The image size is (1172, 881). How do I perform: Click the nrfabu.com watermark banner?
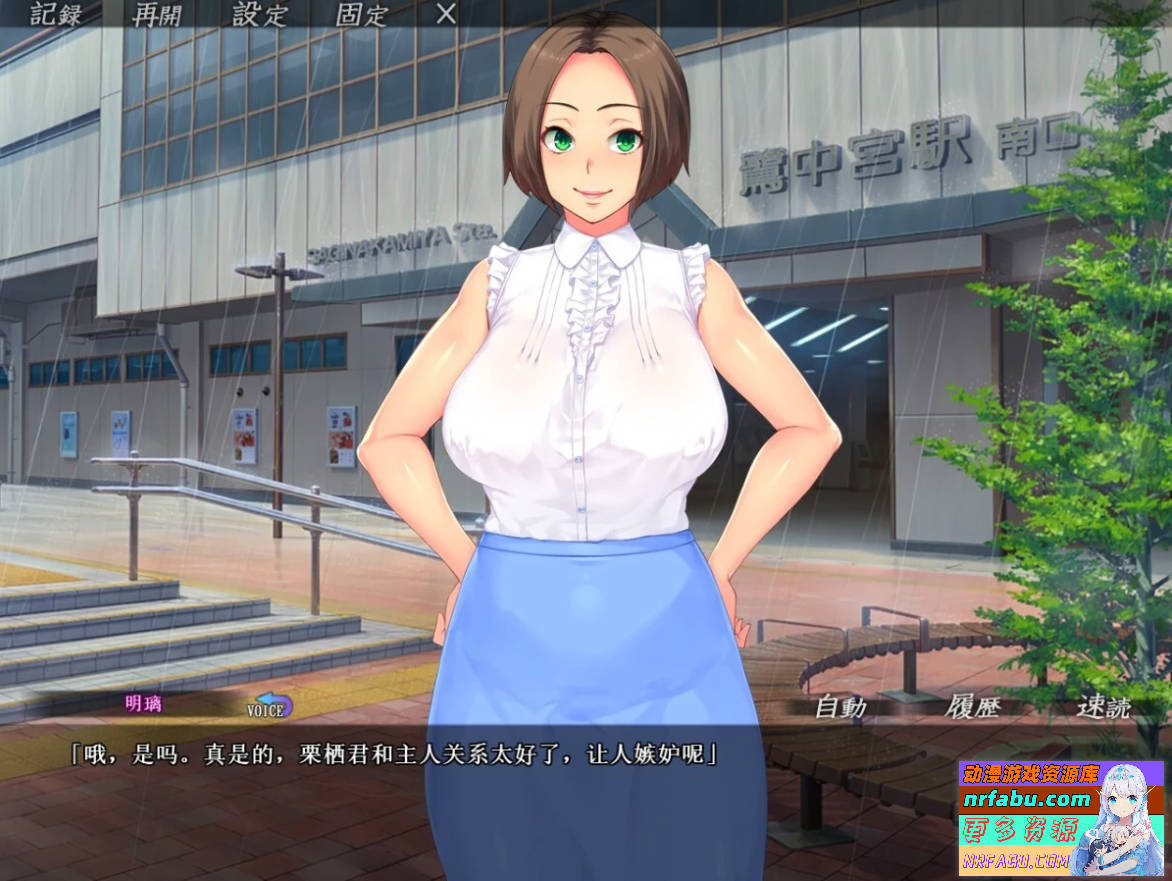tap(1061, 816)
